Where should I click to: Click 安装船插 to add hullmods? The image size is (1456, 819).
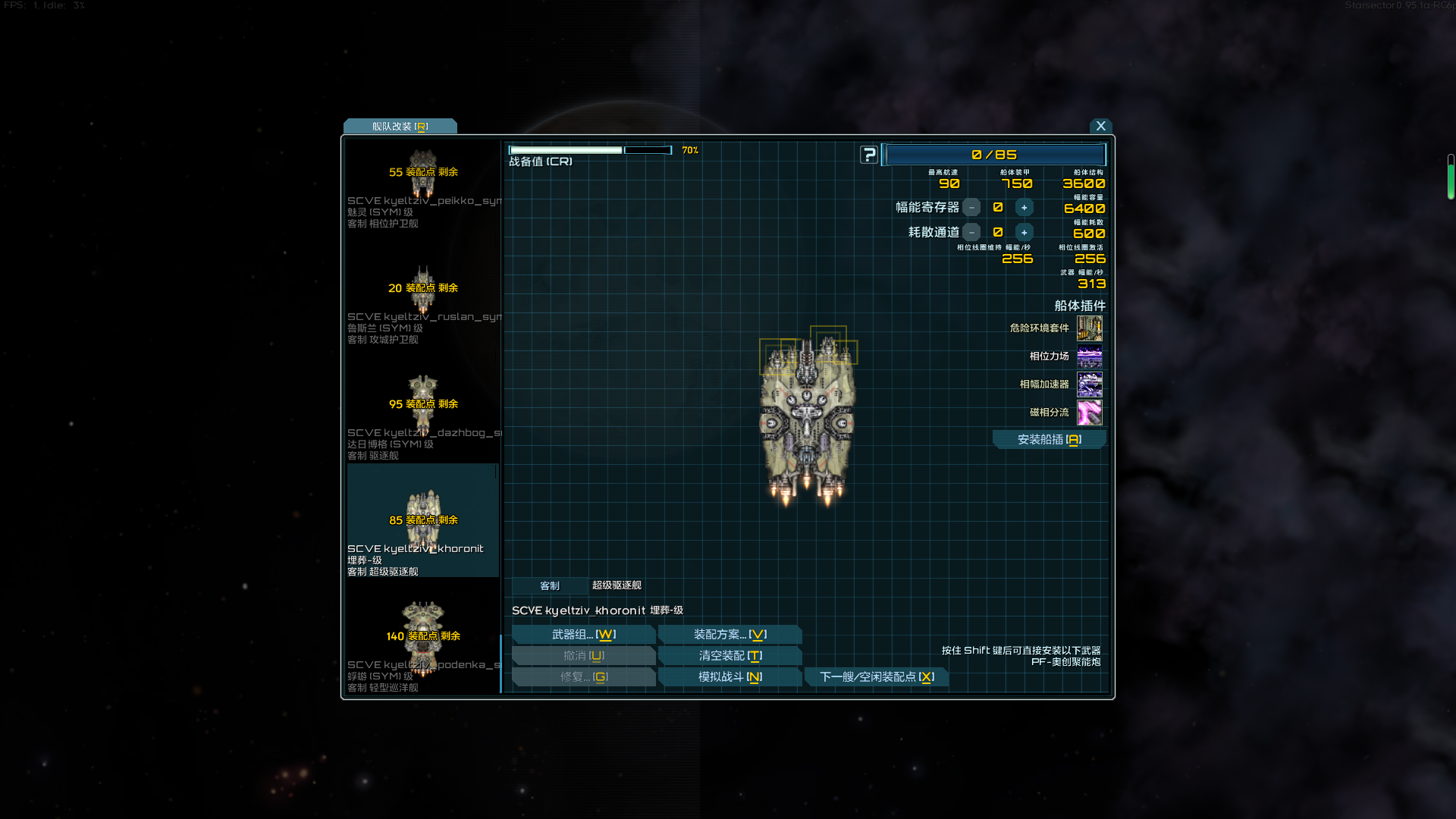pos(1049,440)
